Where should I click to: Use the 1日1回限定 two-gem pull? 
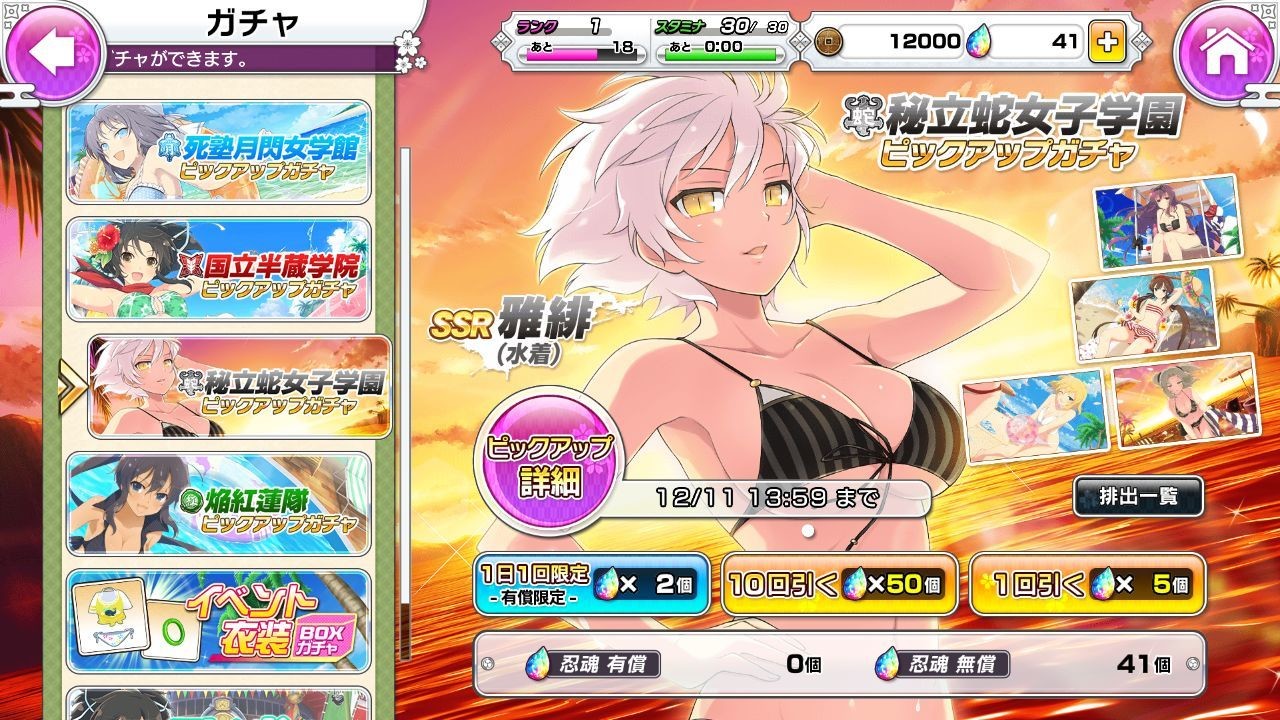tap(592, 584)
